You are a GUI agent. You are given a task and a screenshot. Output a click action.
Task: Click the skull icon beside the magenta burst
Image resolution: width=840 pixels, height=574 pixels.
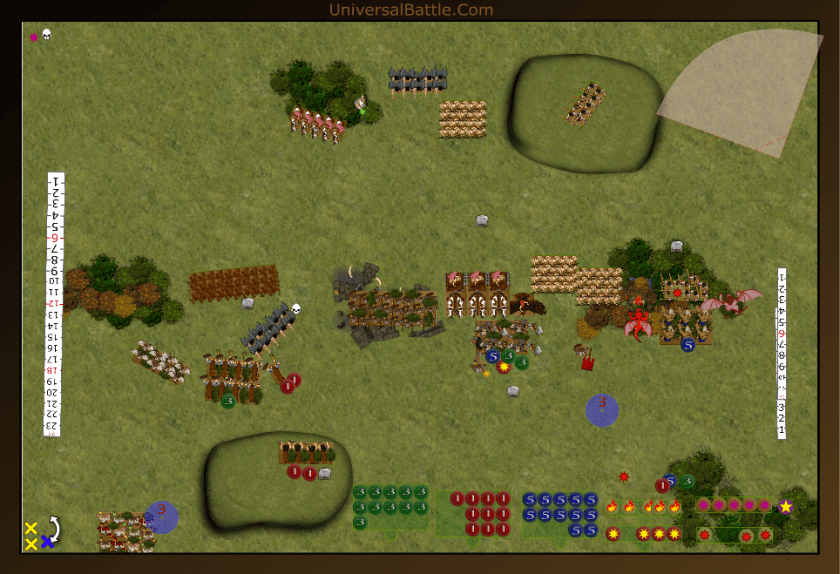pyautogui.click(x=46, y=35)
